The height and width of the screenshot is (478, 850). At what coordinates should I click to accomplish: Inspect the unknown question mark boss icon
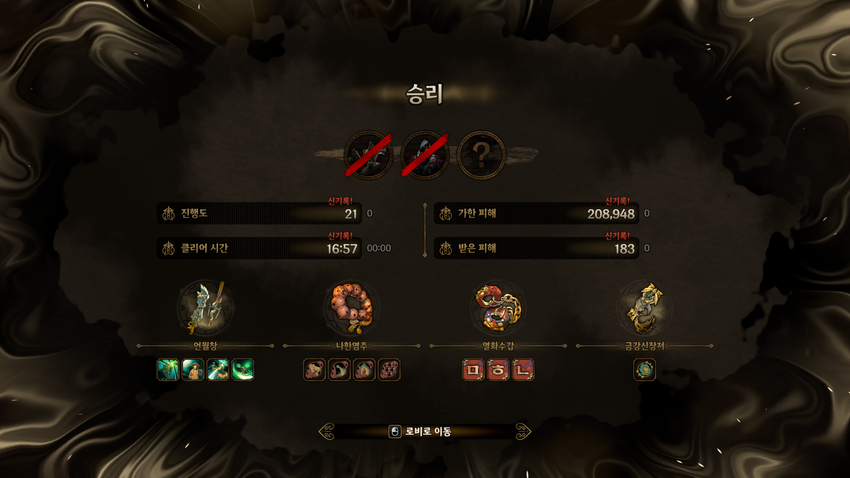click(x=481, y=156)
